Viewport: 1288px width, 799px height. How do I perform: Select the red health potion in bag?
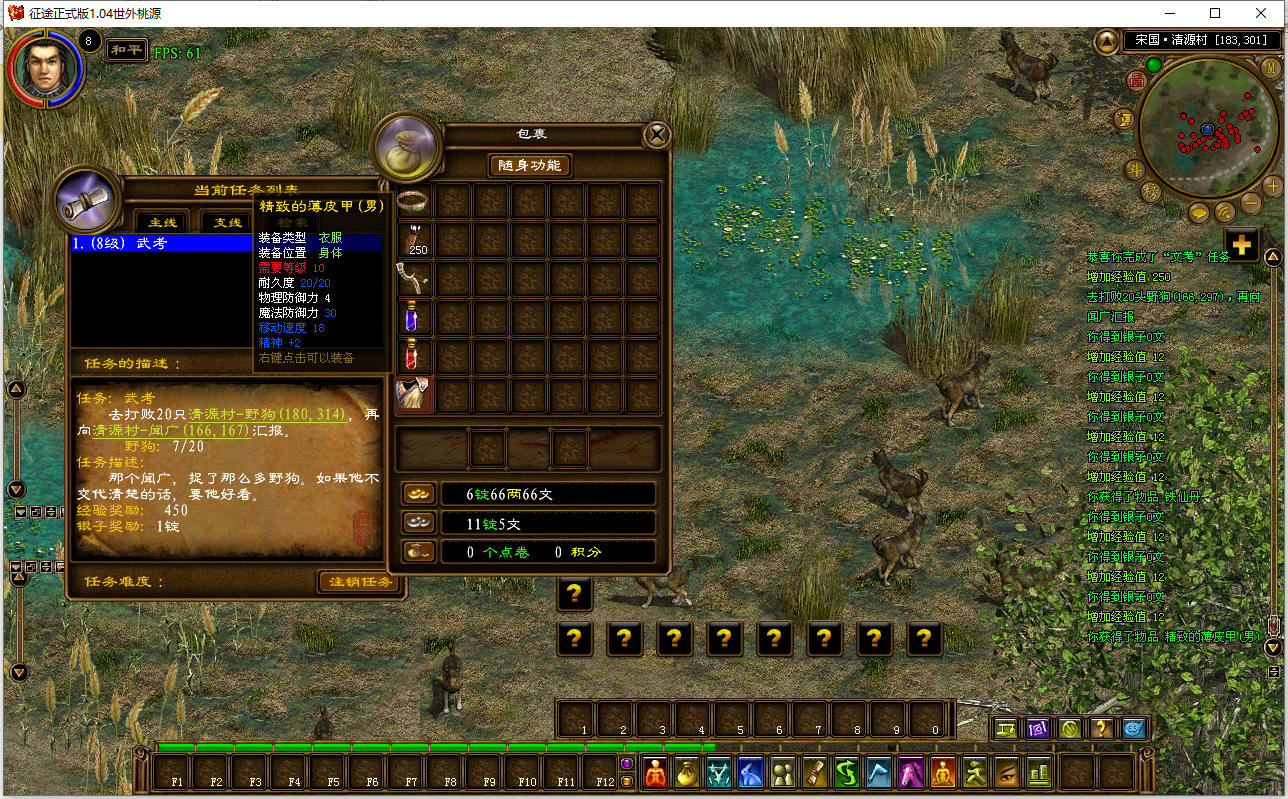coord(415,357)
